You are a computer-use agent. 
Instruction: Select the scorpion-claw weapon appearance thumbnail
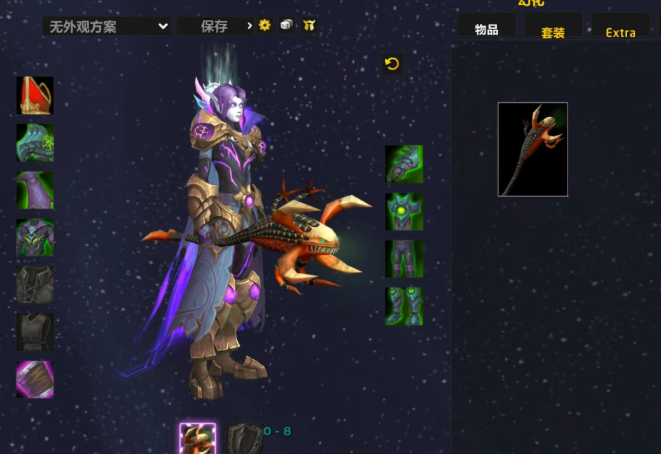tap(533, 149)
